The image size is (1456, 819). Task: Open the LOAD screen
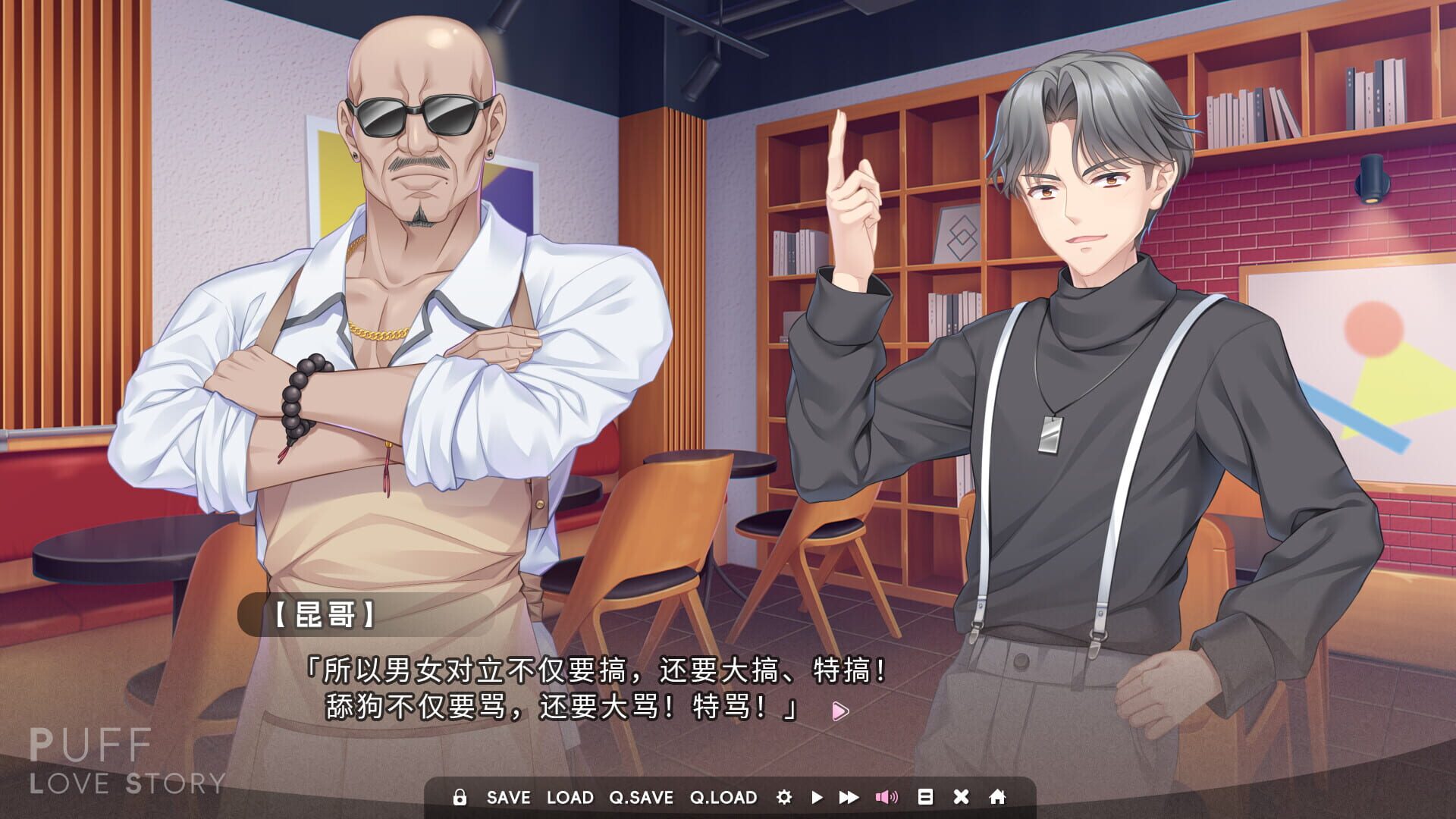(570, 797)
